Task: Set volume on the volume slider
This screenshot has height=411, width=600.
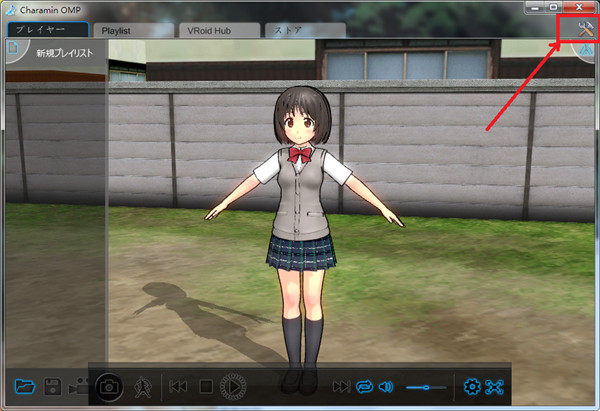Action: 425,387
